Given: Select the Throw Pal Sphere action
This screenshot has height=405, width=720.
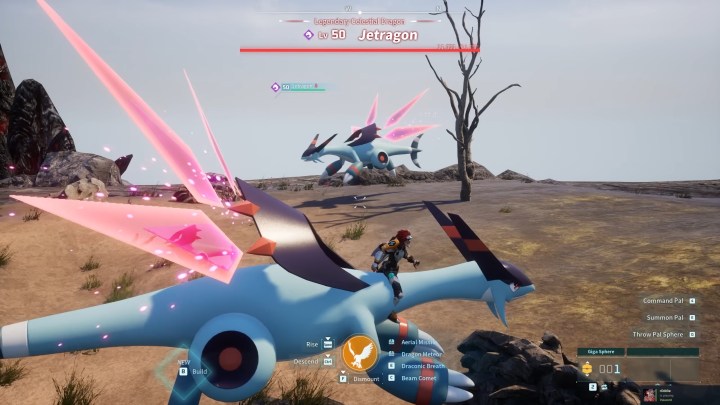Looking at the screenshot, I should click(663, 334).
